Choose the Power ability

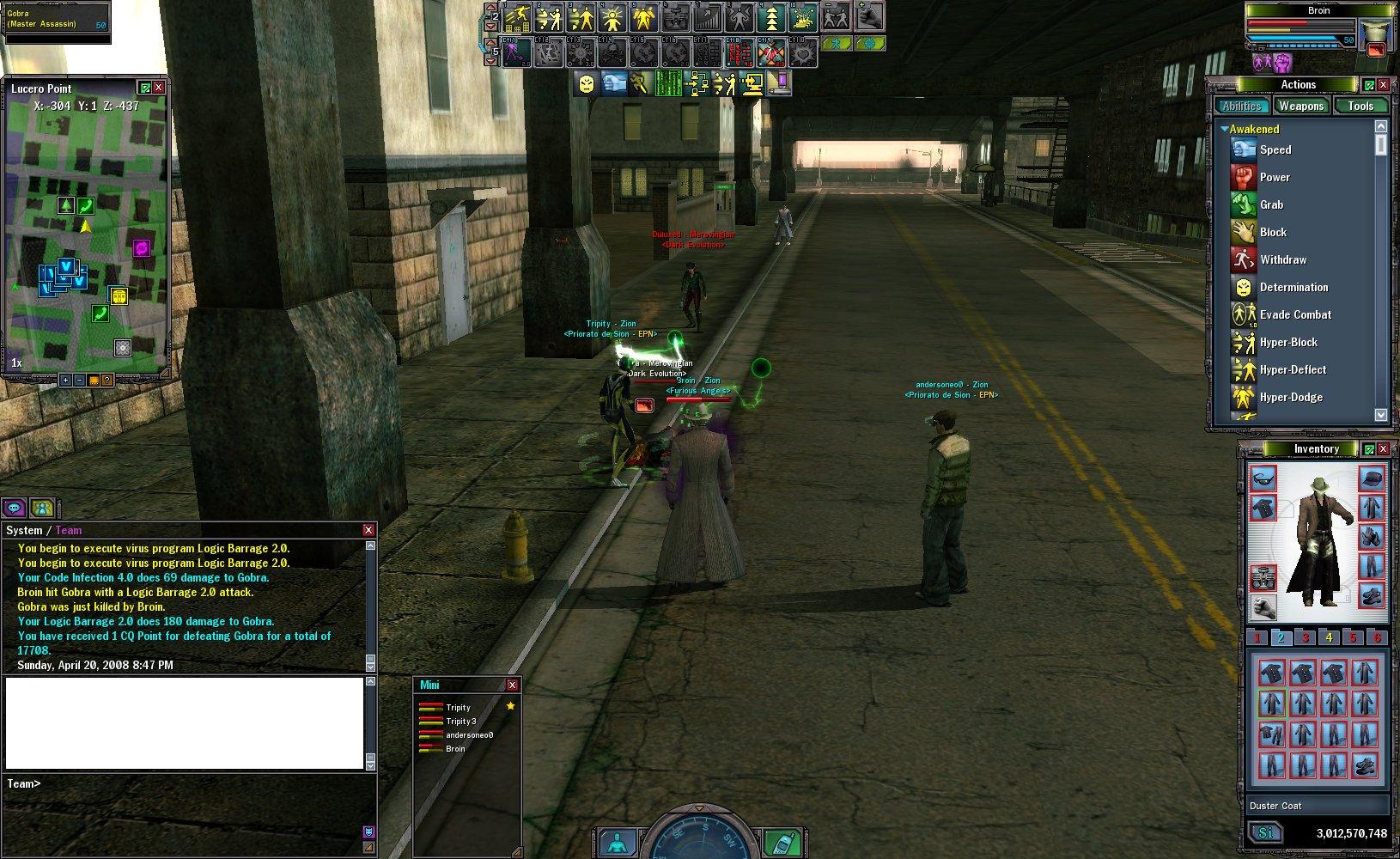(1275, 177)
